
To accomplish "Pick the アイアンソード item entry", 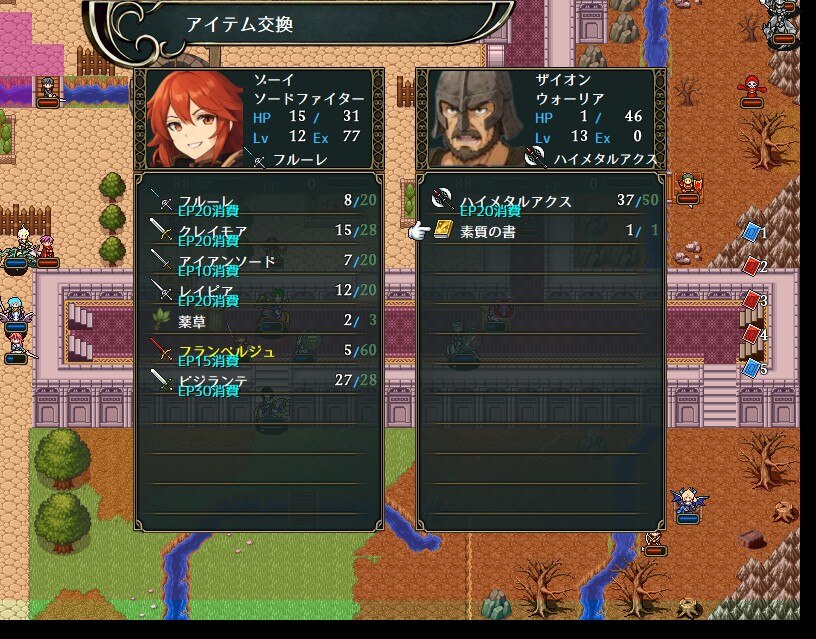I will 258,261.
